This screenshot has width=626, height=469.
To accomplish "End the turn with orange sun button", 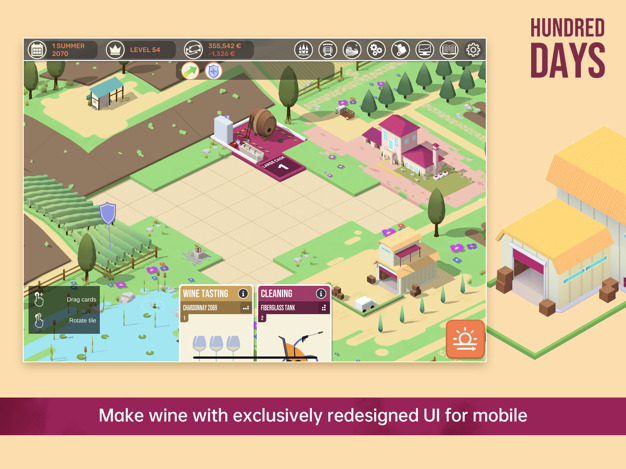I will click(465, 339).
